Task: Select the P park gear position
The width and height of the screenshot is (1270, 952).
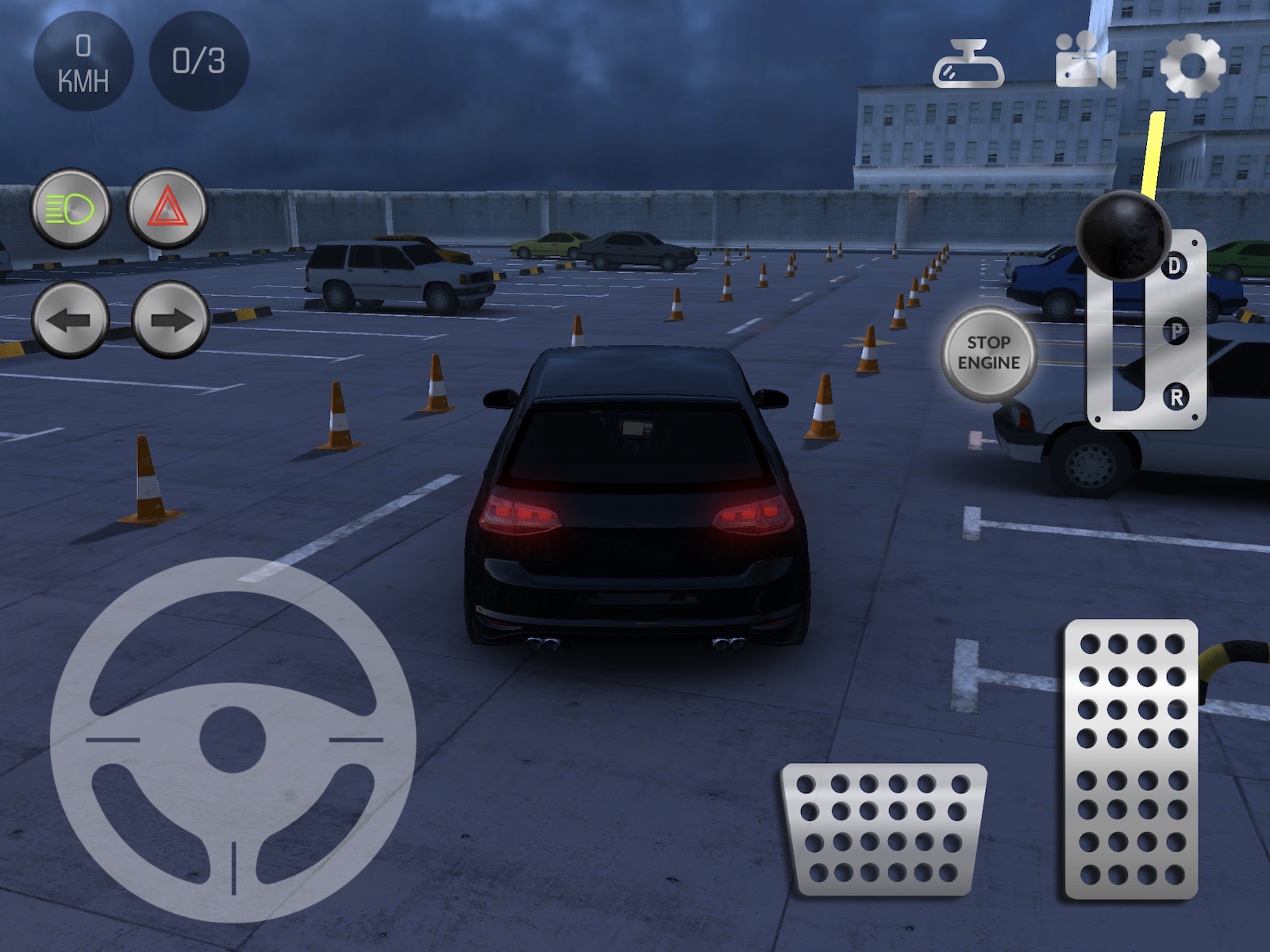Action: coord(1176,331)
